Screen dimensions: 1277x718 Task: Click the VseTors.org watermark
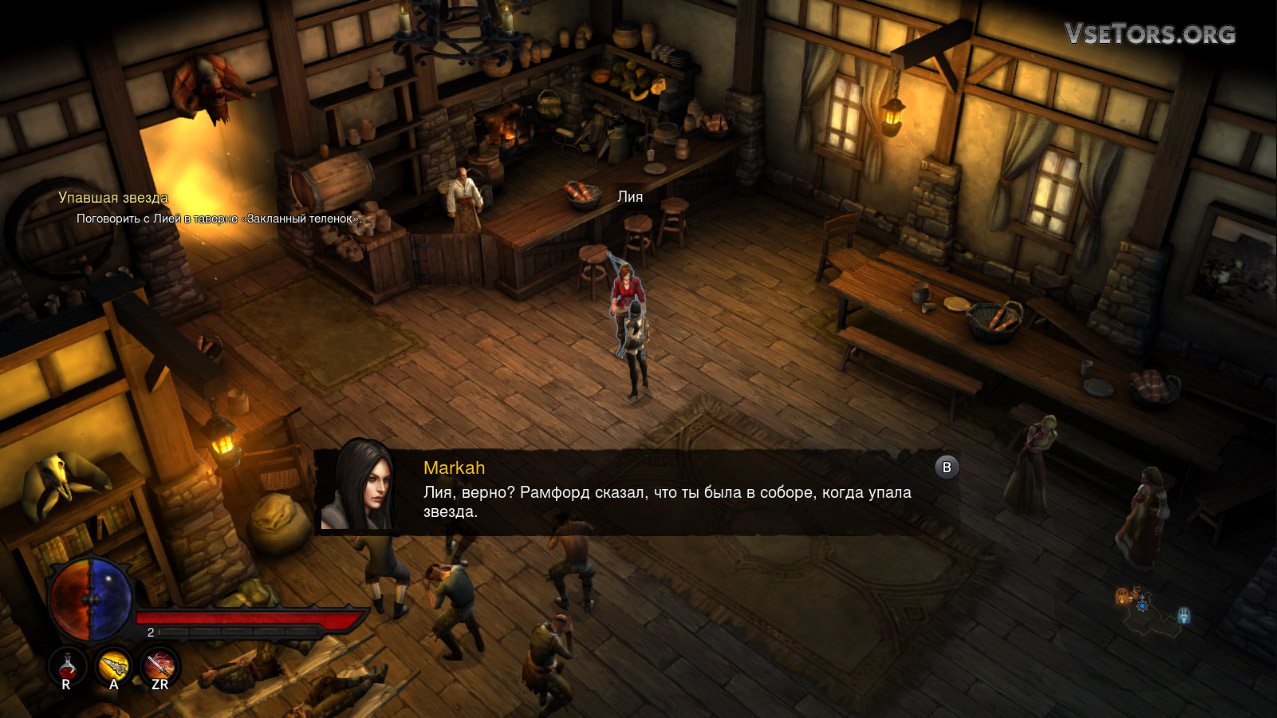(x=1150, y=34)
